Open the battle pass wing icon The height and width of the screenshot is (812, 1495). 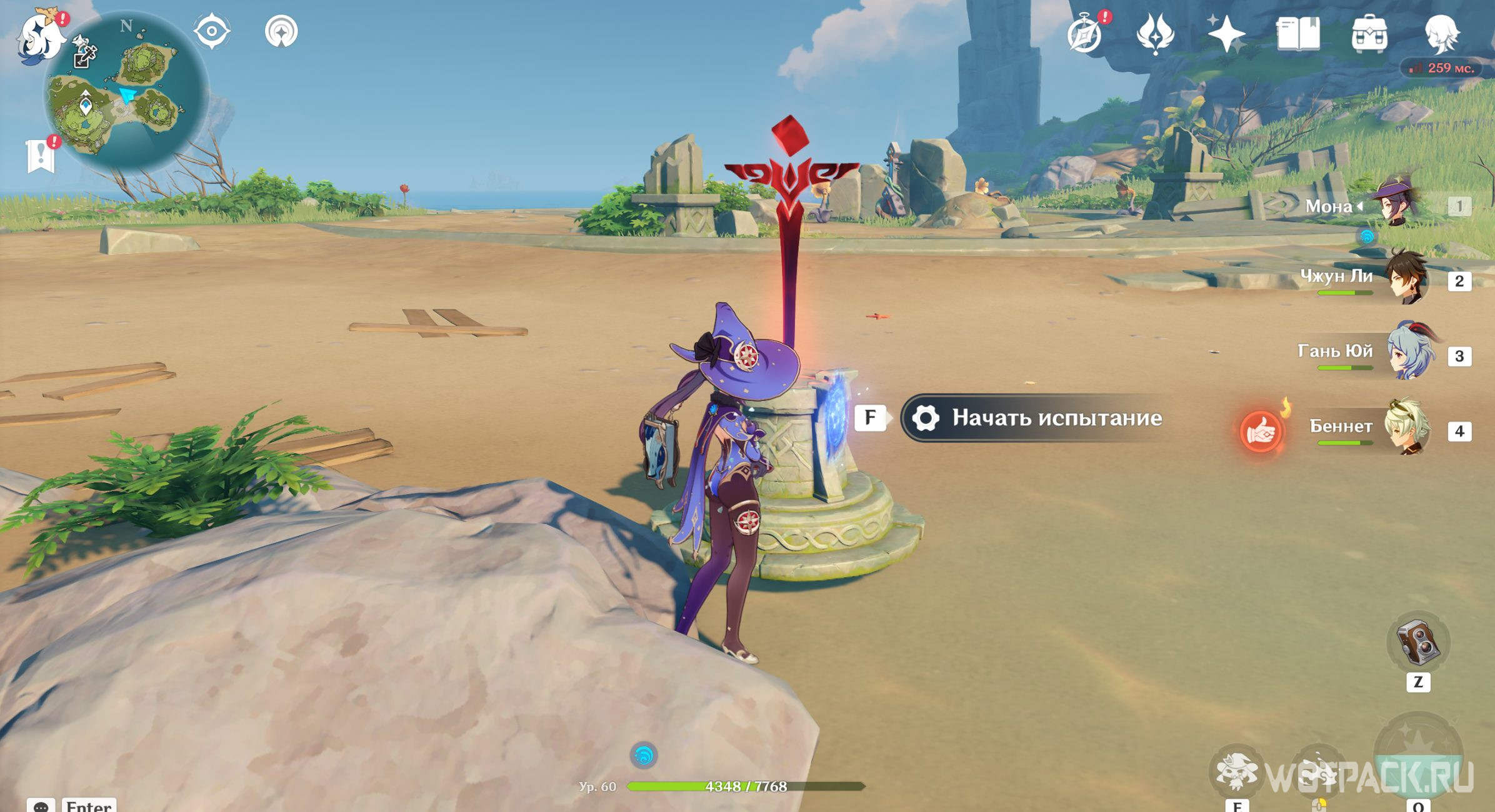pos(1155,34)
